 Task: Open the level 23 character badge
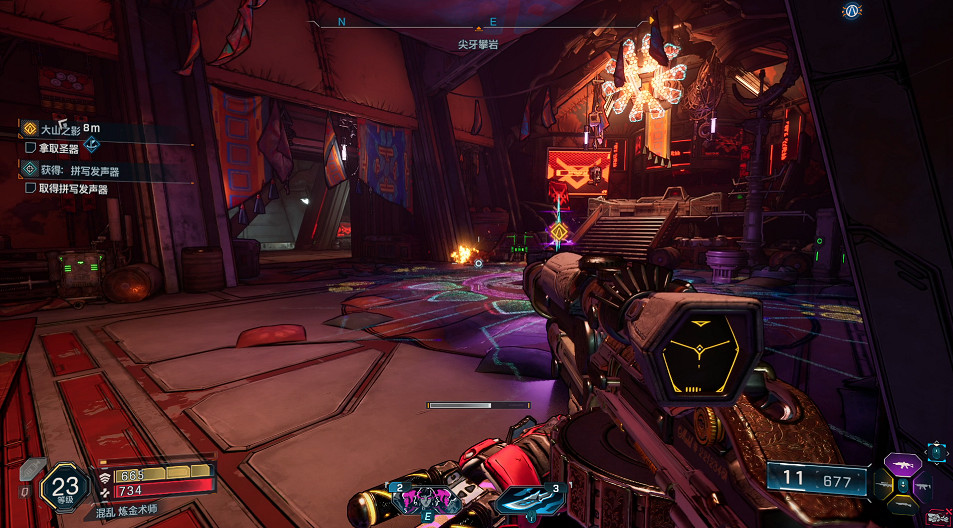point(63,485)
